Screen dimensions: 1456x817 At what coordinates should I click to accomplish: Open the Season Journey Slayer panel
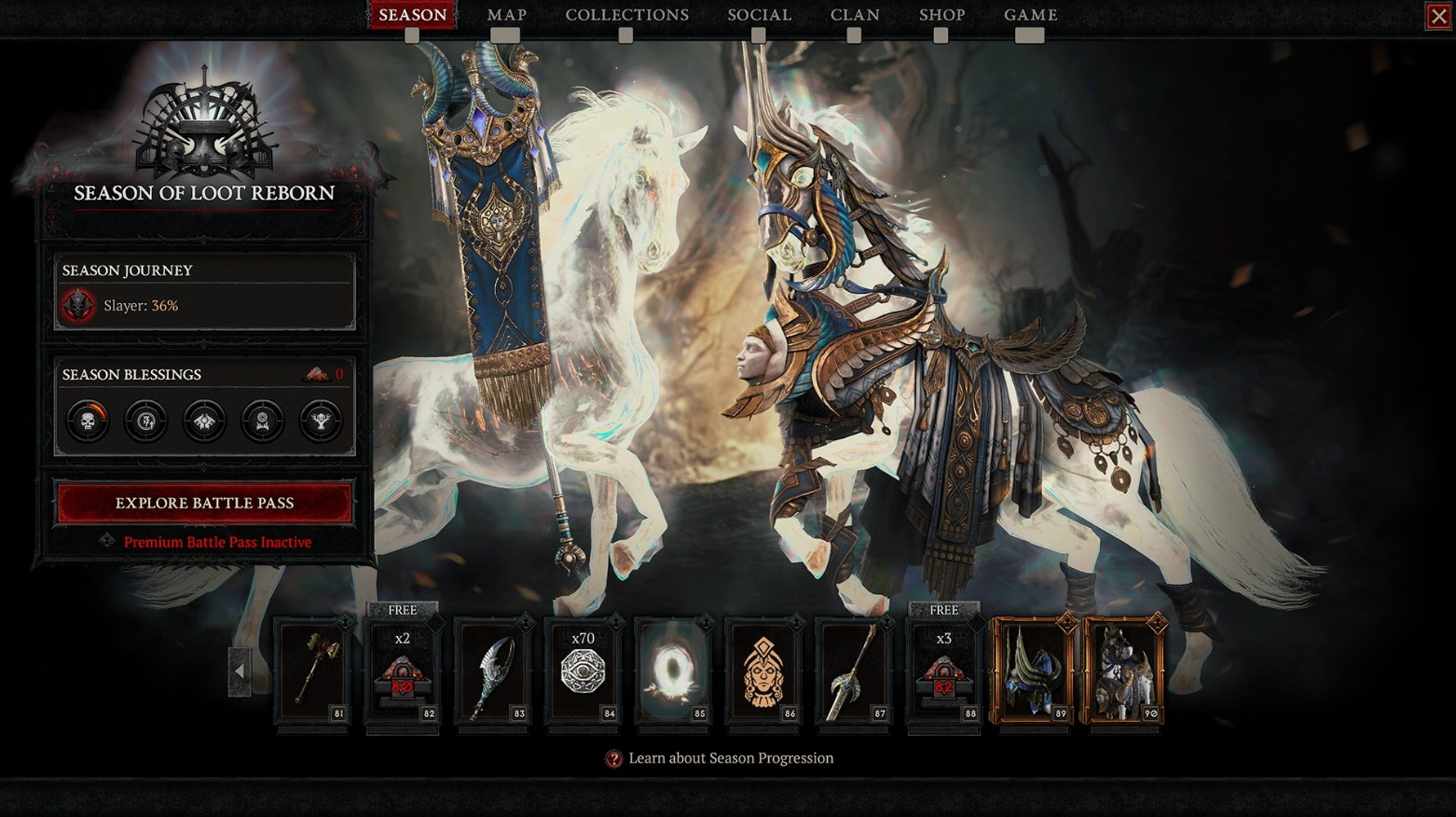coord(204,291)
